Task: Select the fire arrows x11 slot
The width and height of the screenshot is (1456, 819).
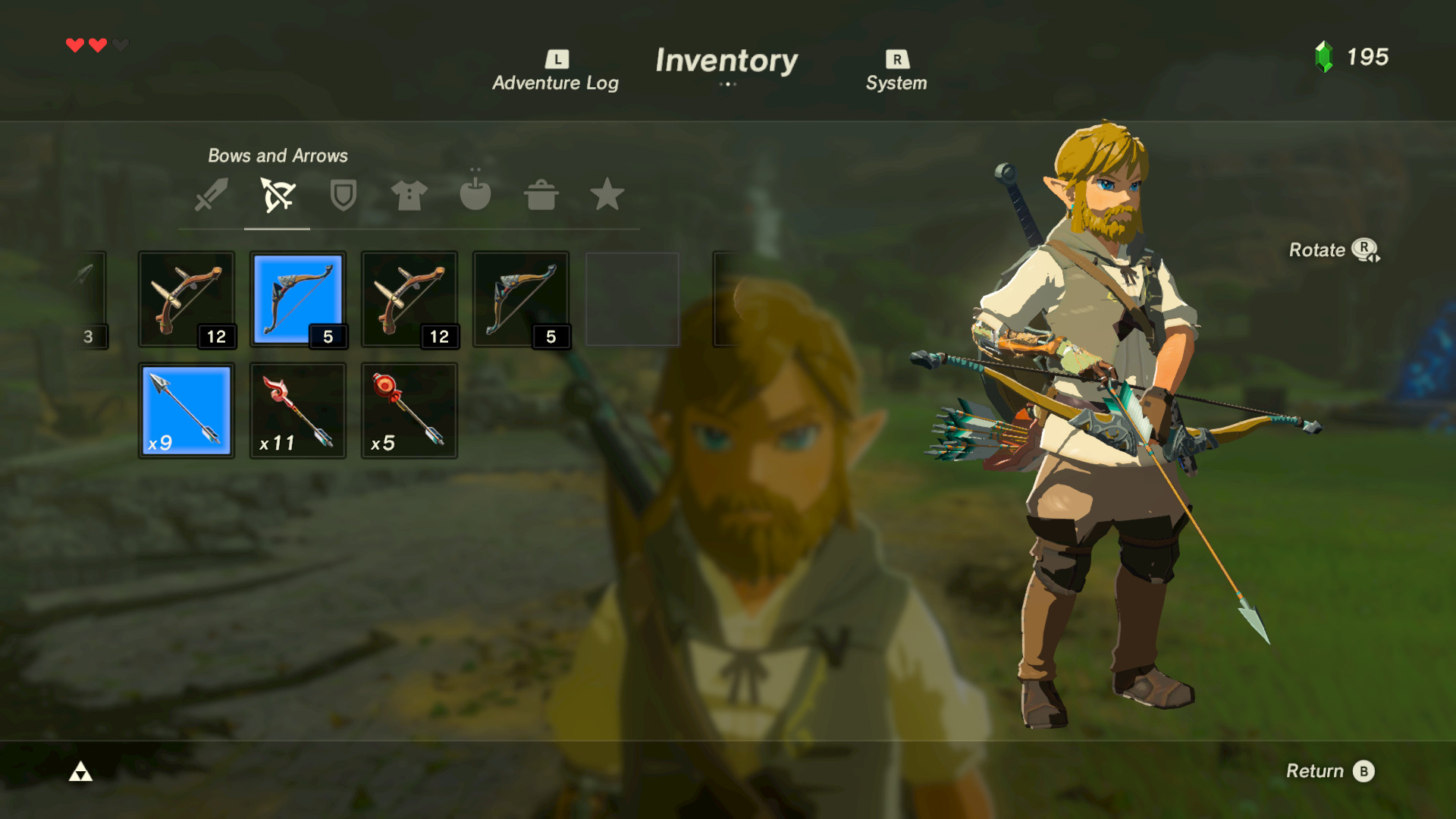Action: coord(298,410)
